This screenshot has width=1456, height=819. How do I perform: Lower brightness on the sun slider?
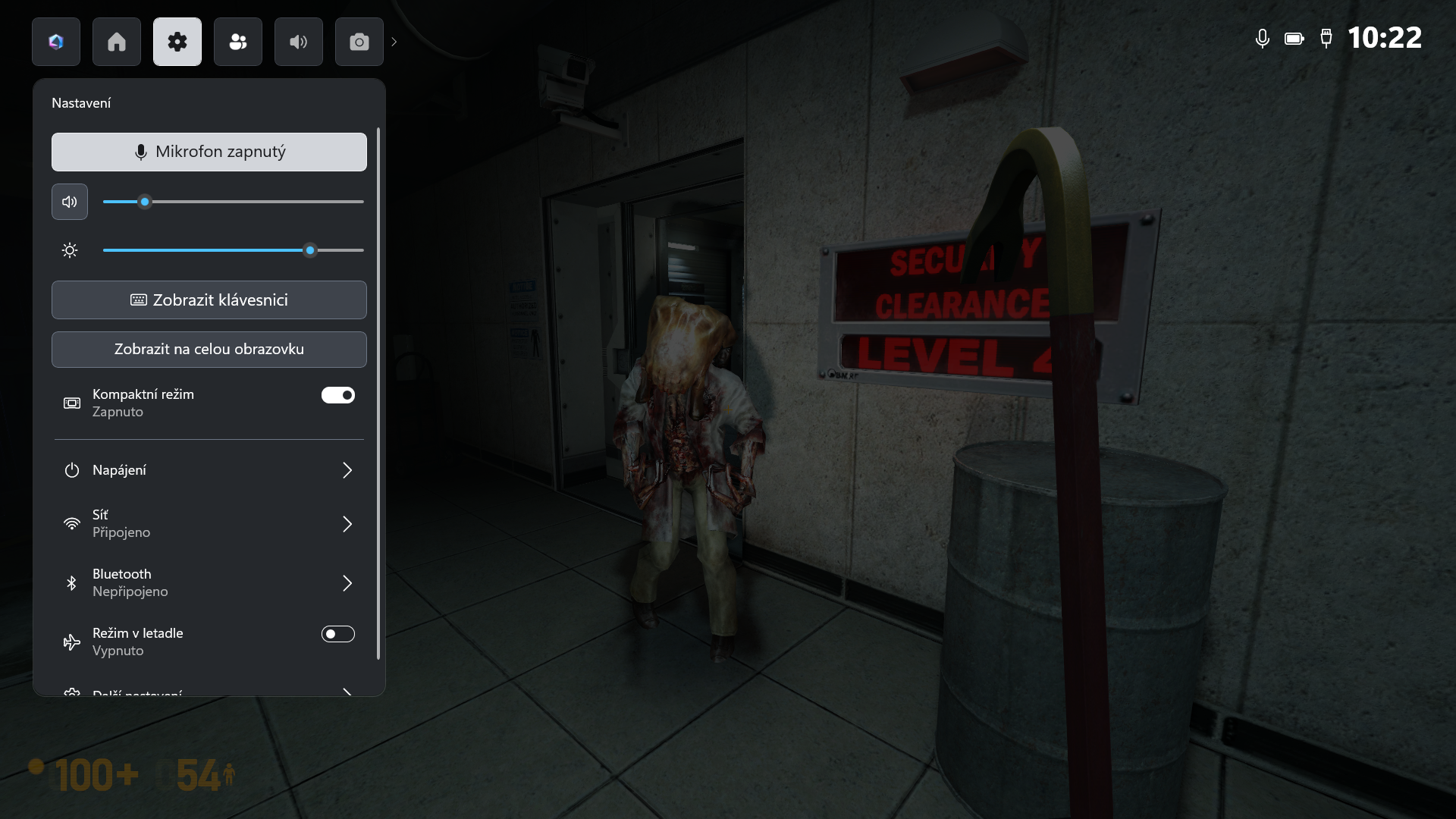pyautogui.click(x=190, y=250)
